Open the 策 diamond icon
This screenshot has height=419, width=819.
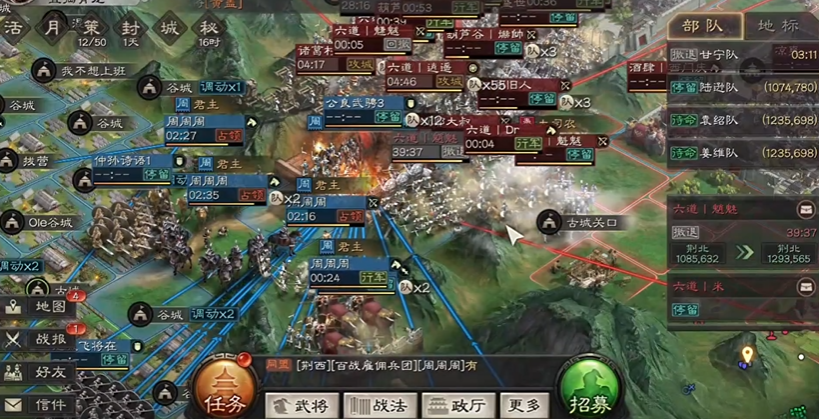coord(92,28)
